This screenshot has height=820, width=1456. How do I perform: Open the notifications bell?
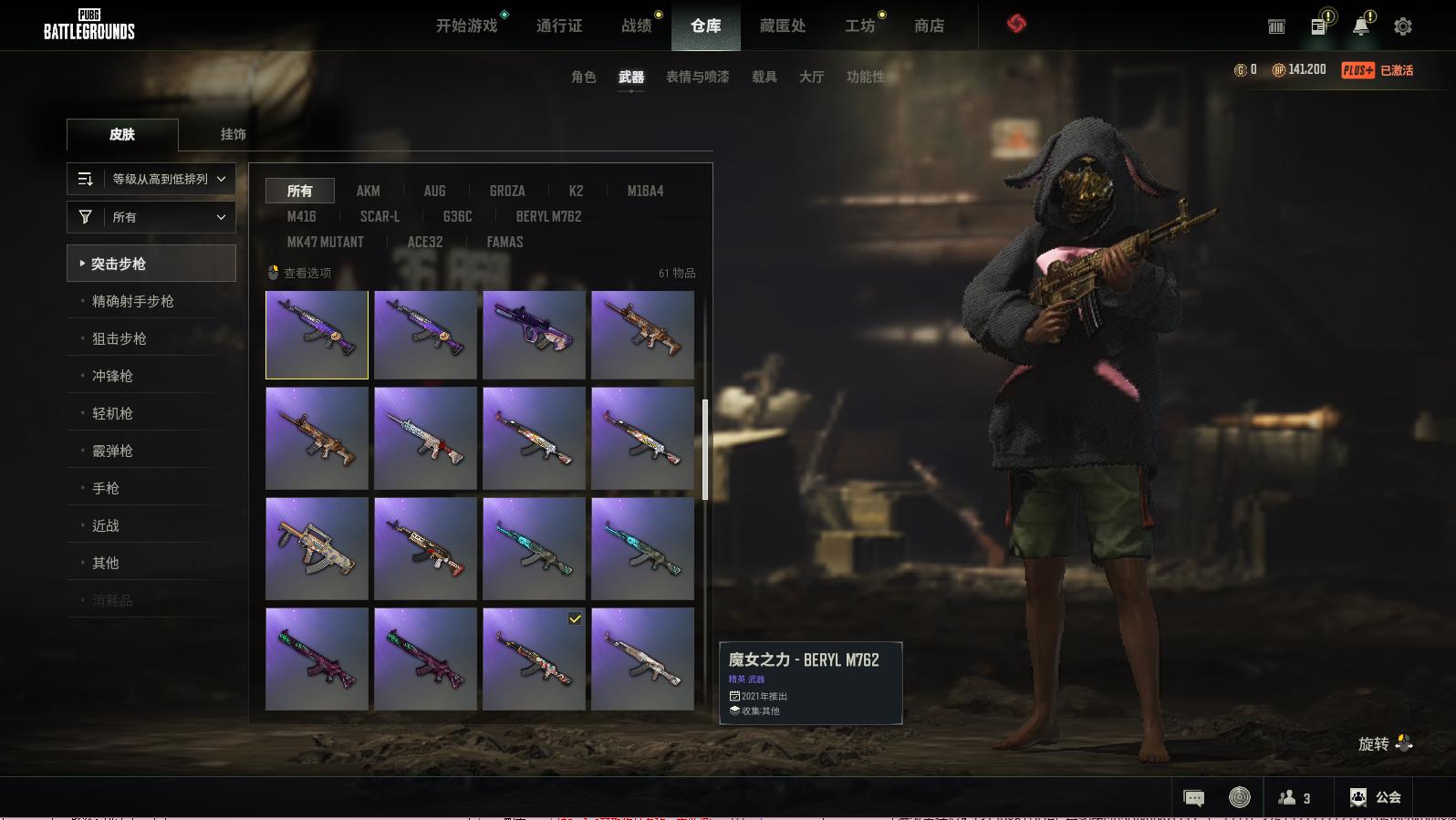[1360, 26]
